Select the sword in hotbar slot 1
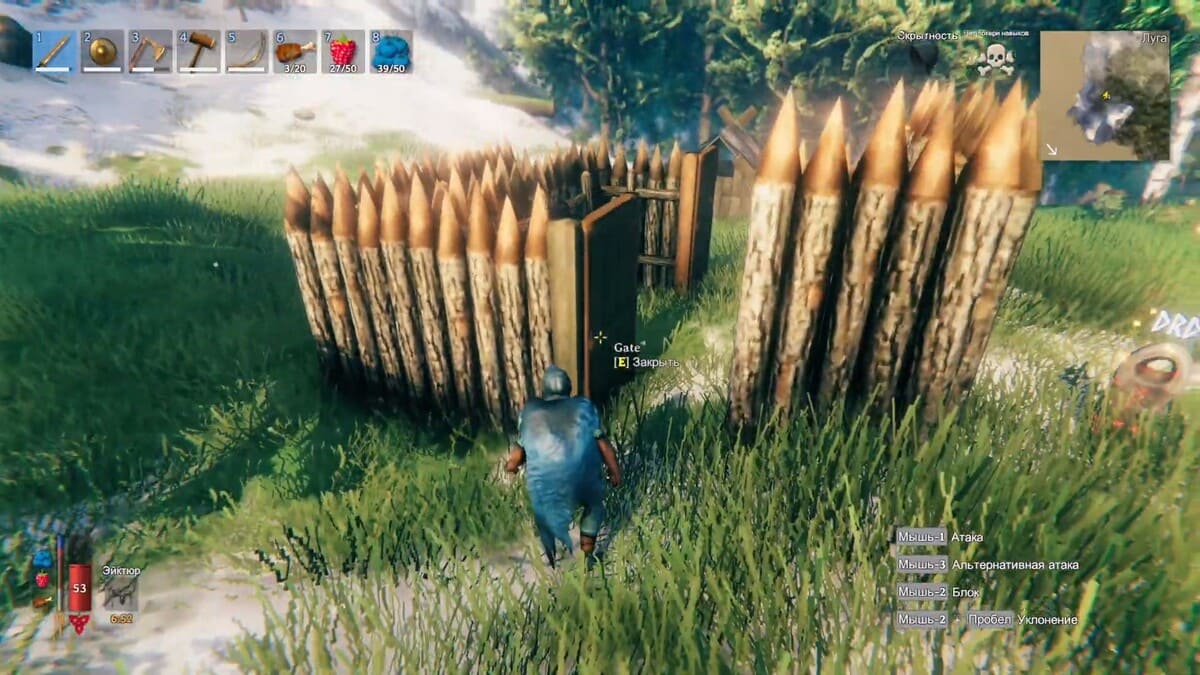The image size is (1200, 675). coord(55,51)
